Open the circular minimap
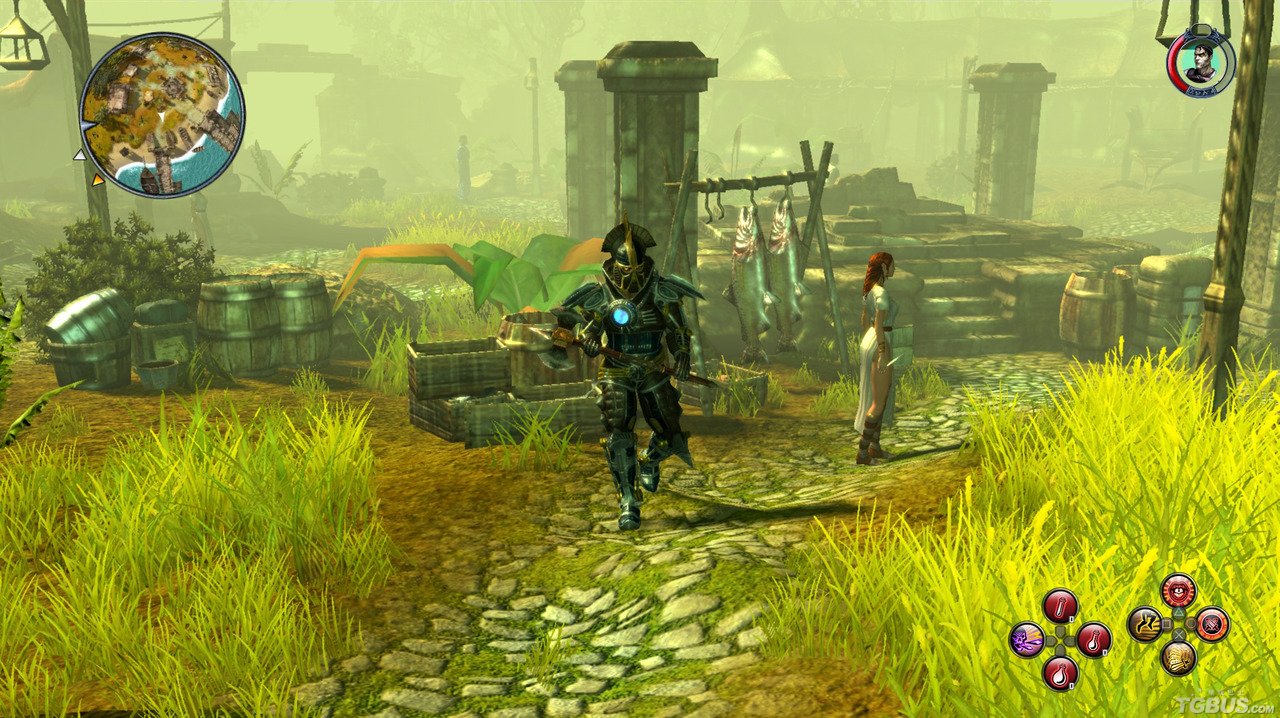 click(x=161, y=114)
